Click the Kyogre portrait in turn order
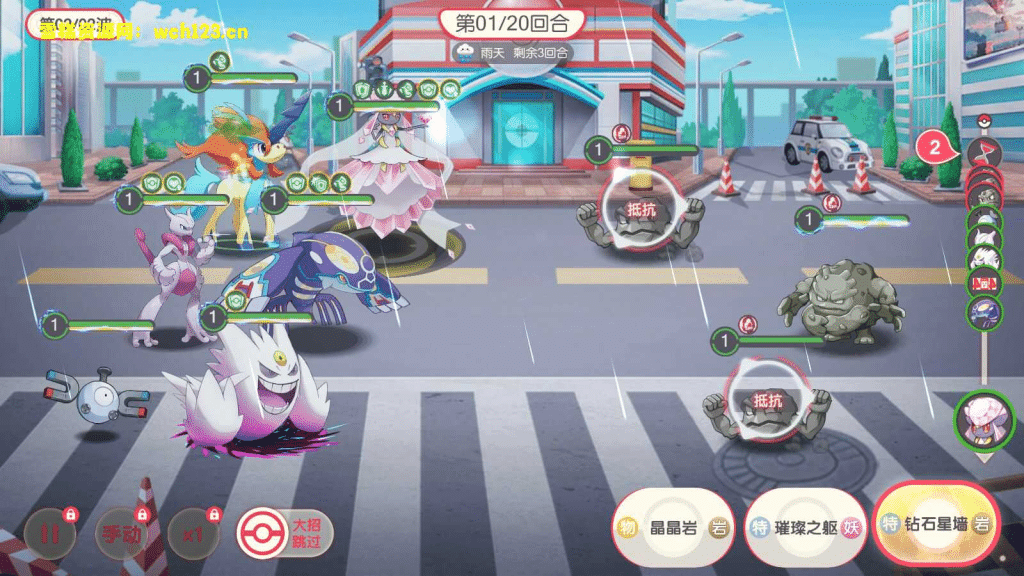This screenshot has height=576, width=1024. click(x=985, y=311)
